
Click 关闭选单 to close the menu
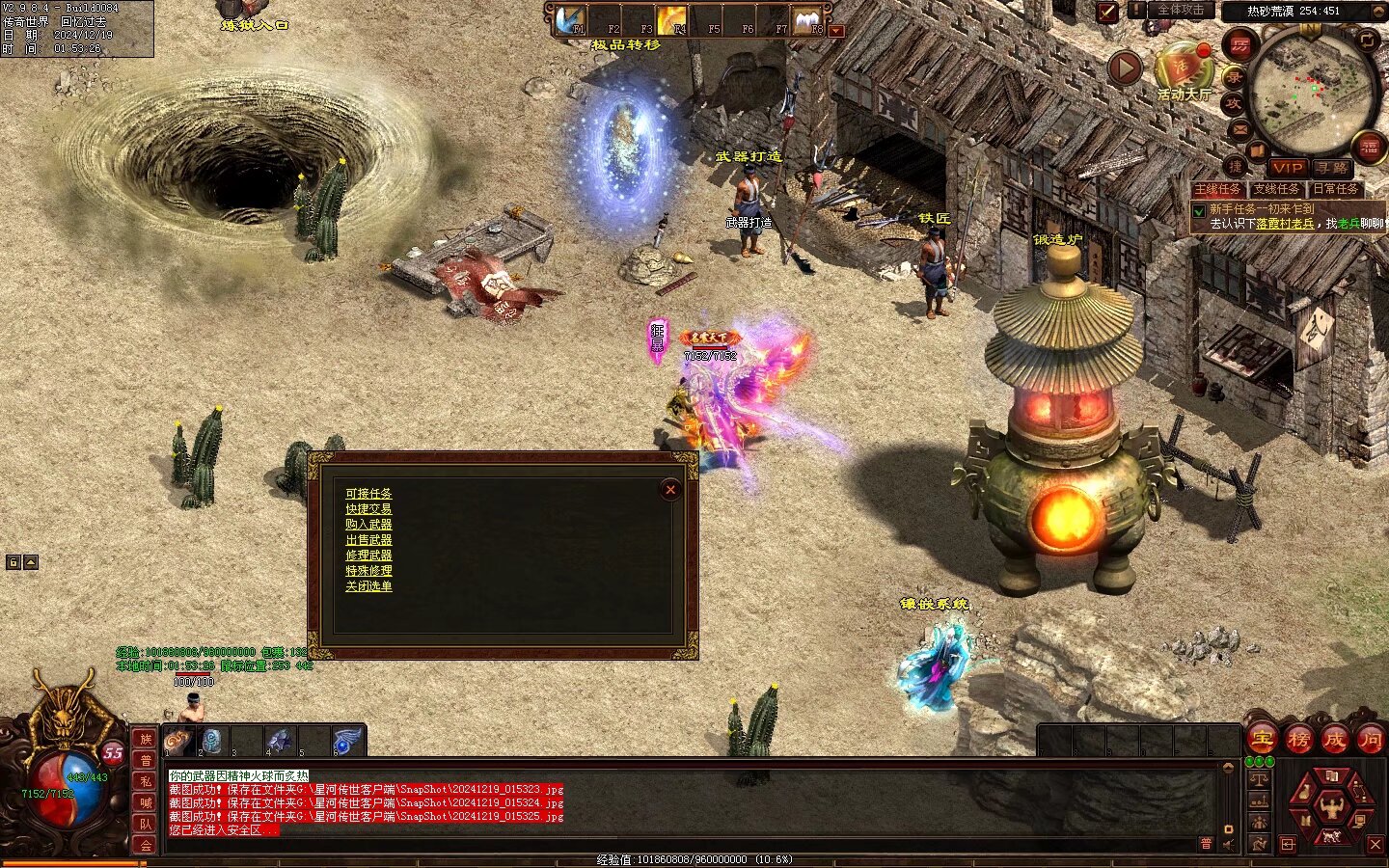coord(368,586)
